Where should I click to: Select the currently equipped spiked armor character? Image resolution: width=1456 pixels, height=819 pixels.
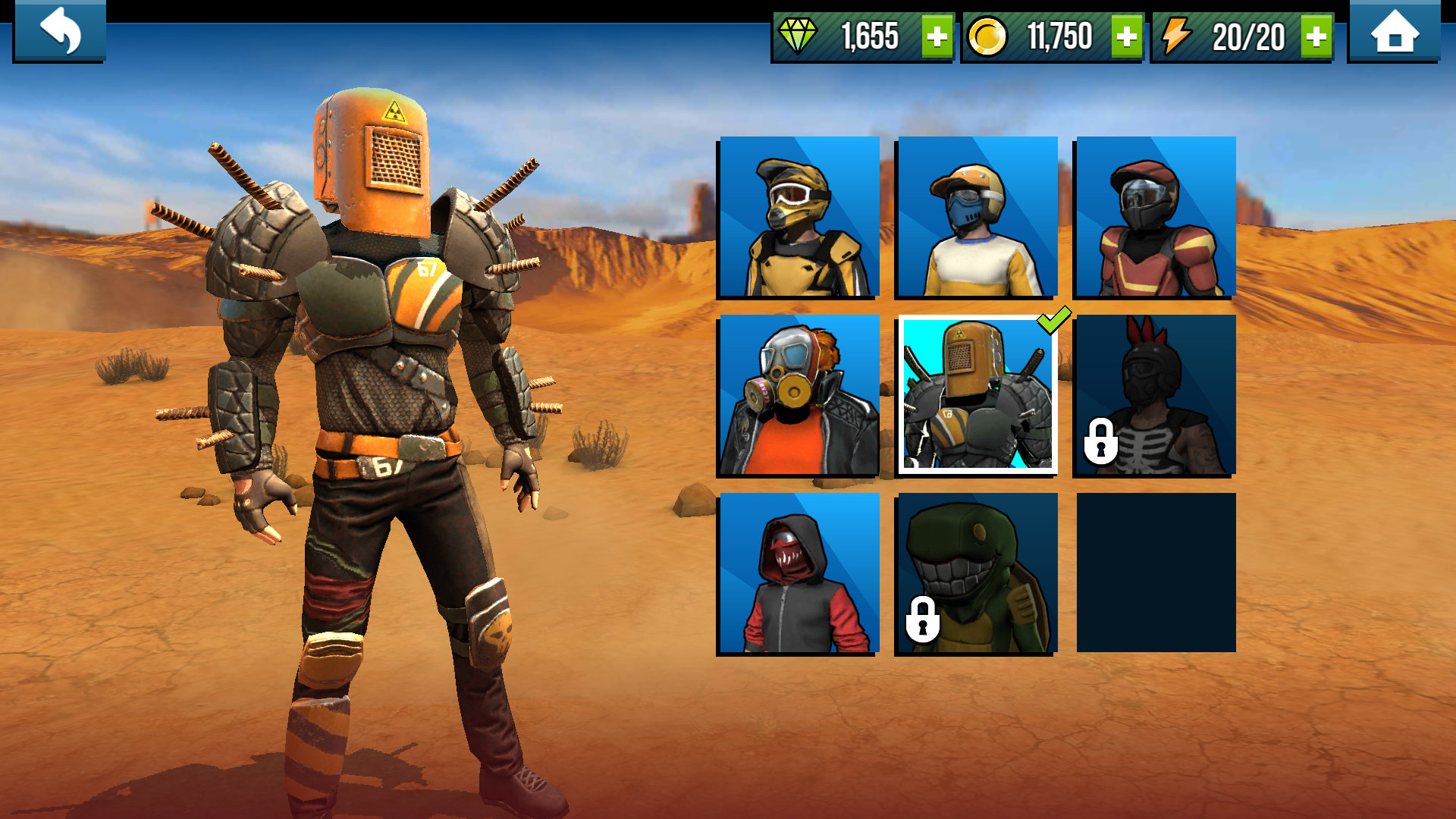977,396
